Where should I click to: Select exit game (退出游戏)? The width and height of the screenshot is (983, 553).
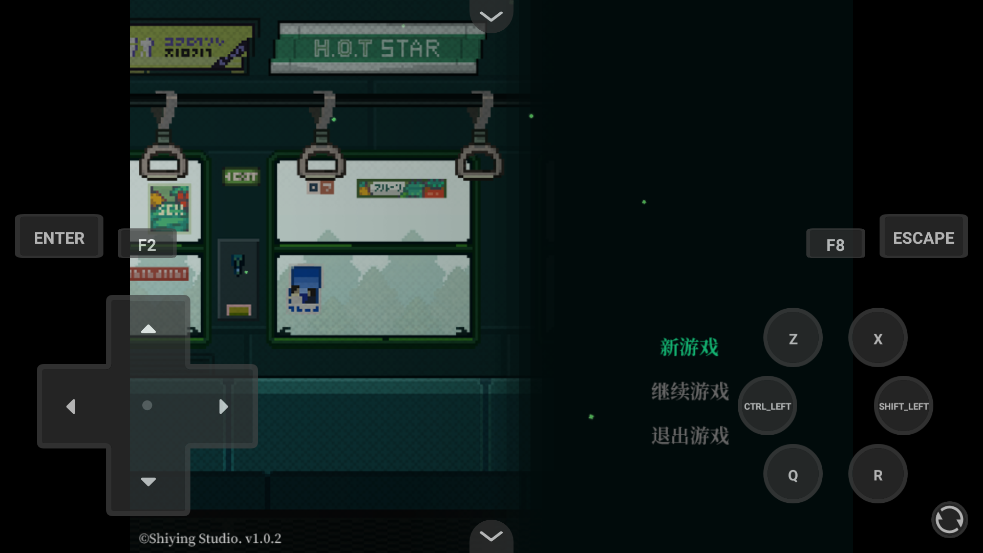pyautogui.click(x=690, y=435)
